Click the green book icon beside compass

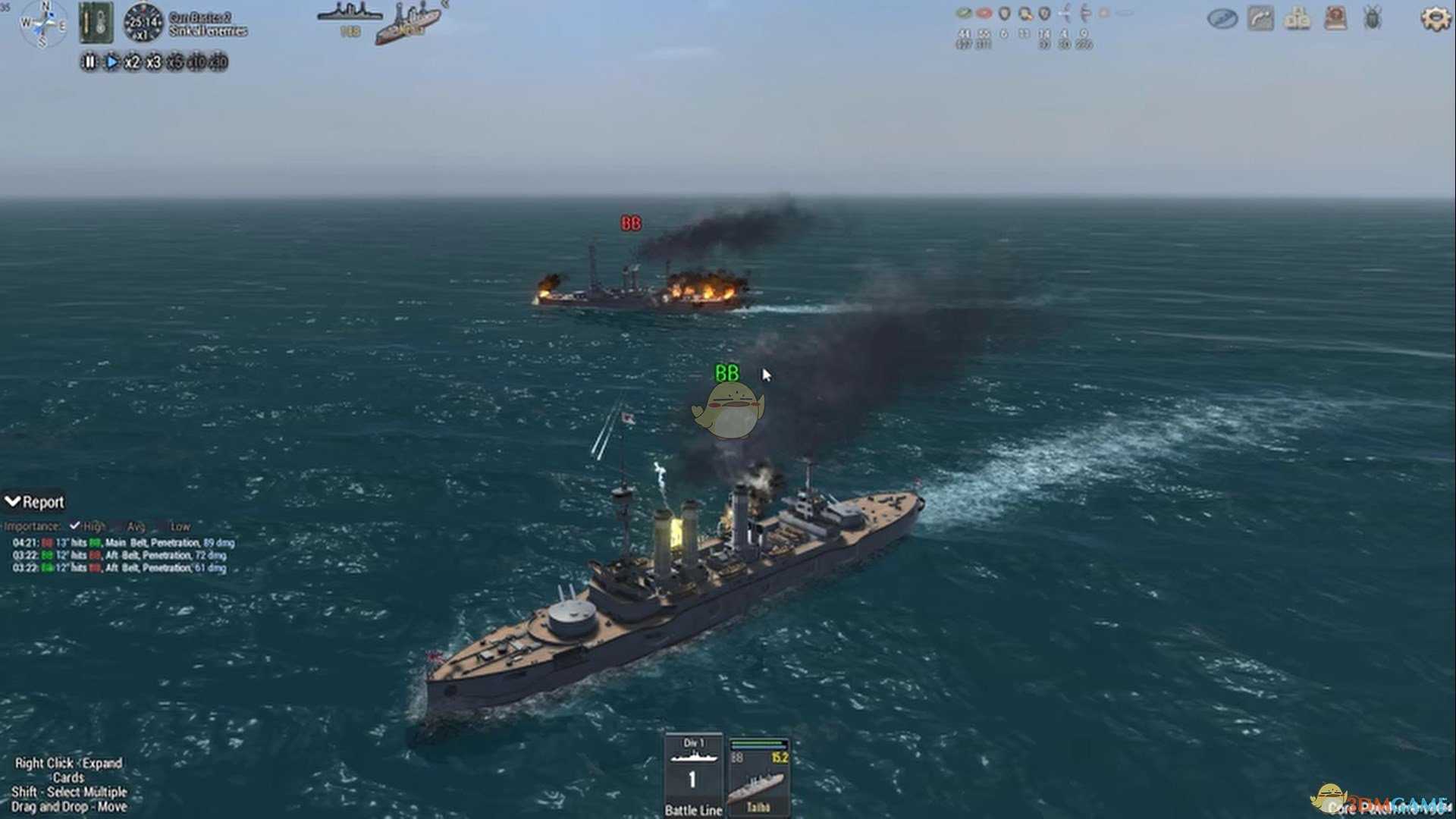point(96,22)
